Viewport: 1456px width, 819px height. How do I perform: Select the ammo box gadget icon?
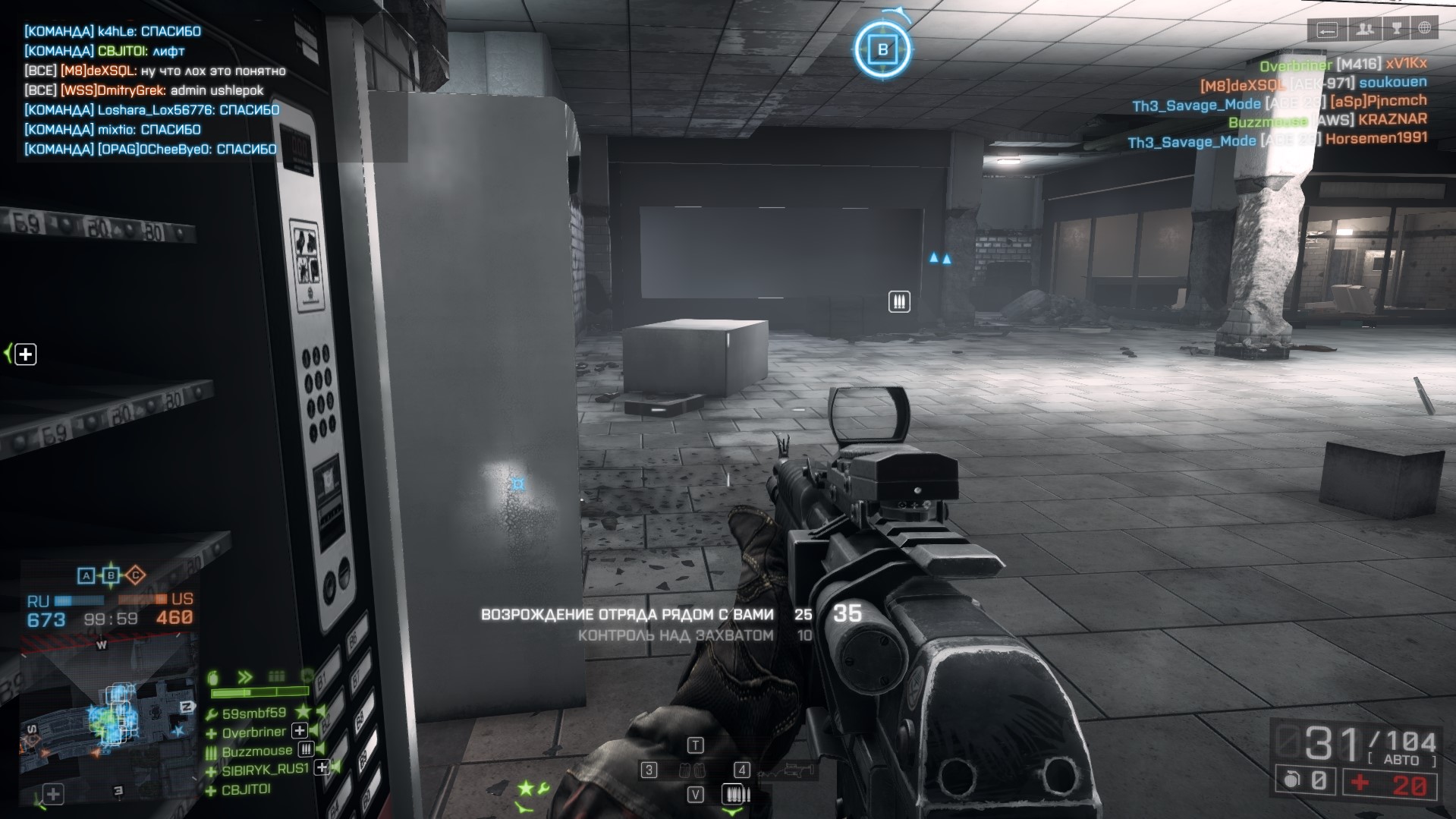(x=734, y=795)
